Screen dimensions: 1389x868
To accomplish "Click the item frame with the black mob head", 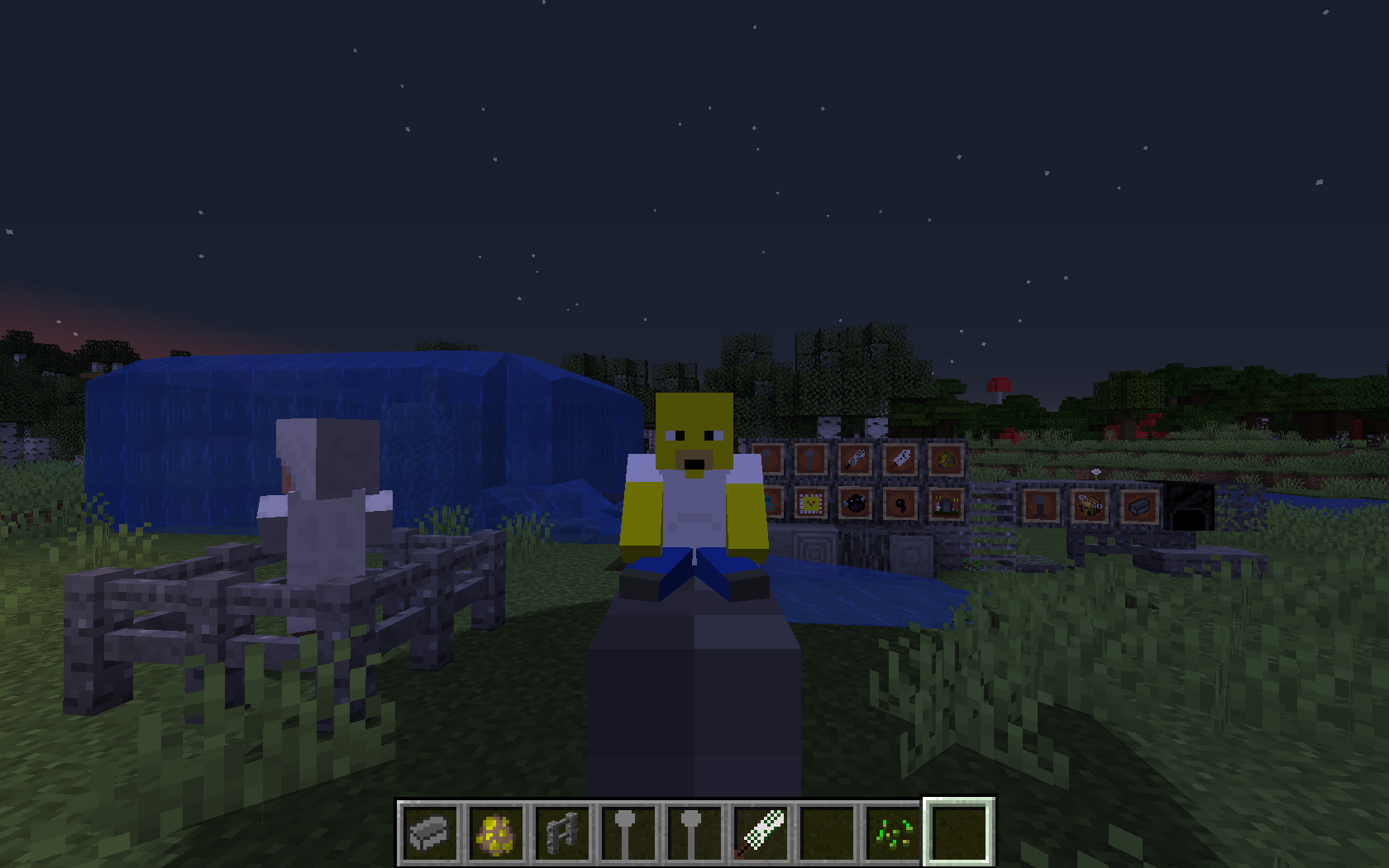I will click(853, 504).
